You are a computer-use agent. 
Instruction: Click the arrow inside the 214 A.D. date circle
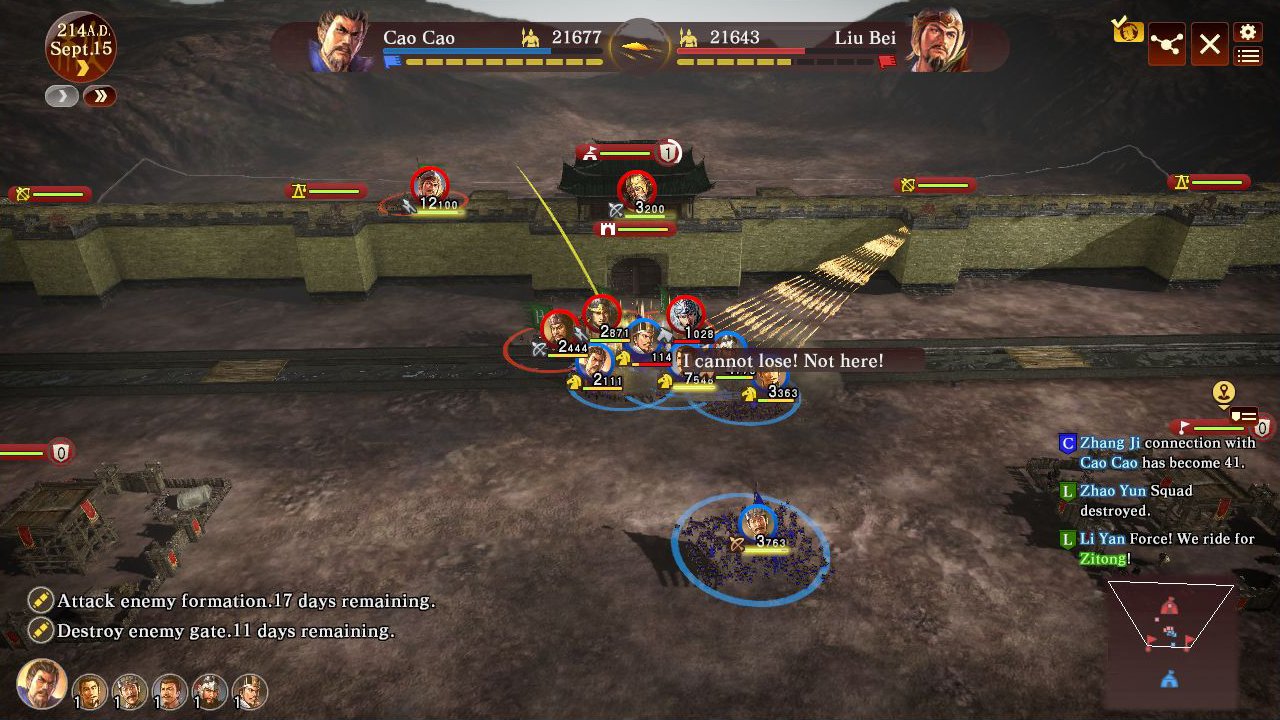pos(83,66)
